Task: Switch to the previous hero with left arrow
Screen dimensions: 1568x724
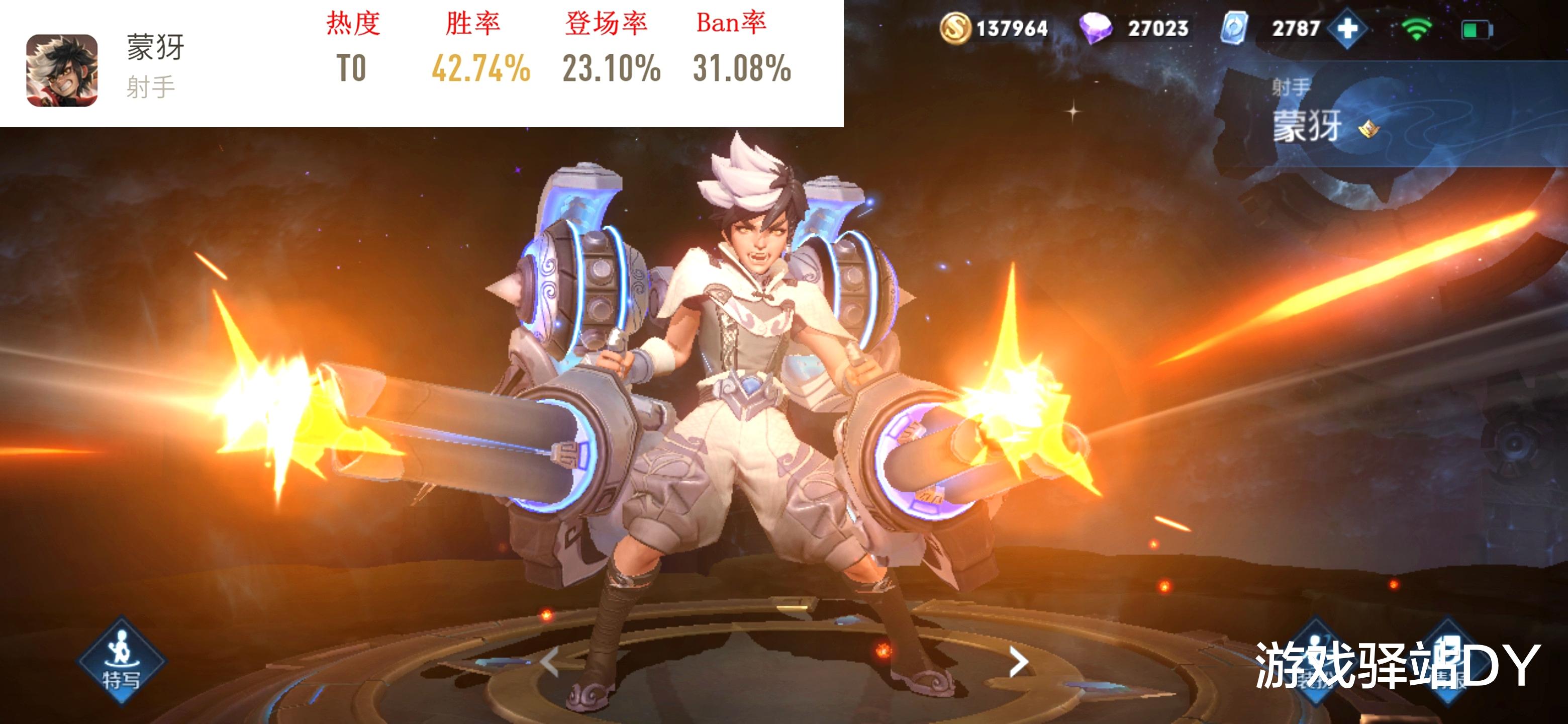Action: (549, 662)
